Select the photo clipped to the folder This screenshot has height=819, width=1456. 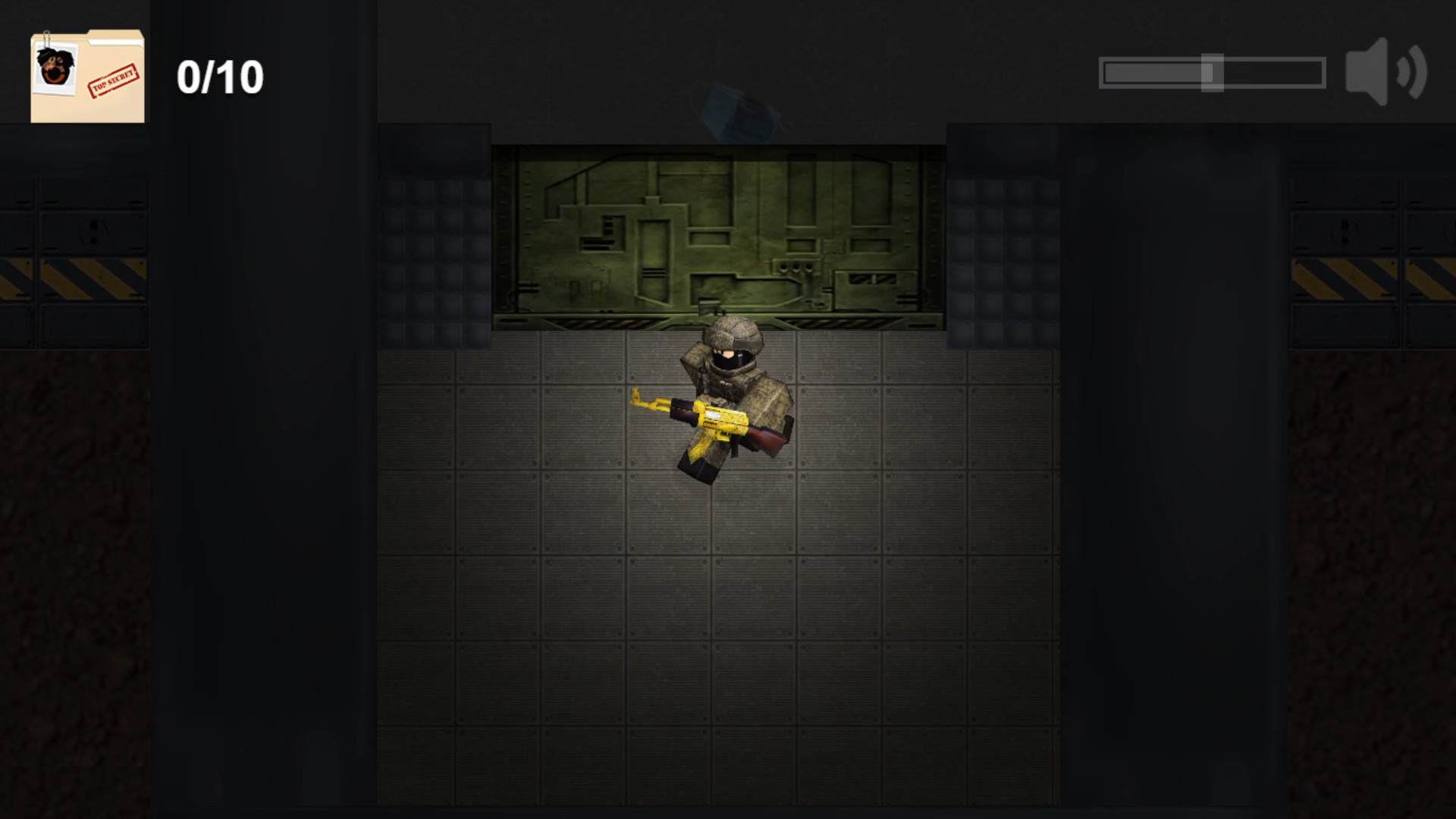pos(55,68)
